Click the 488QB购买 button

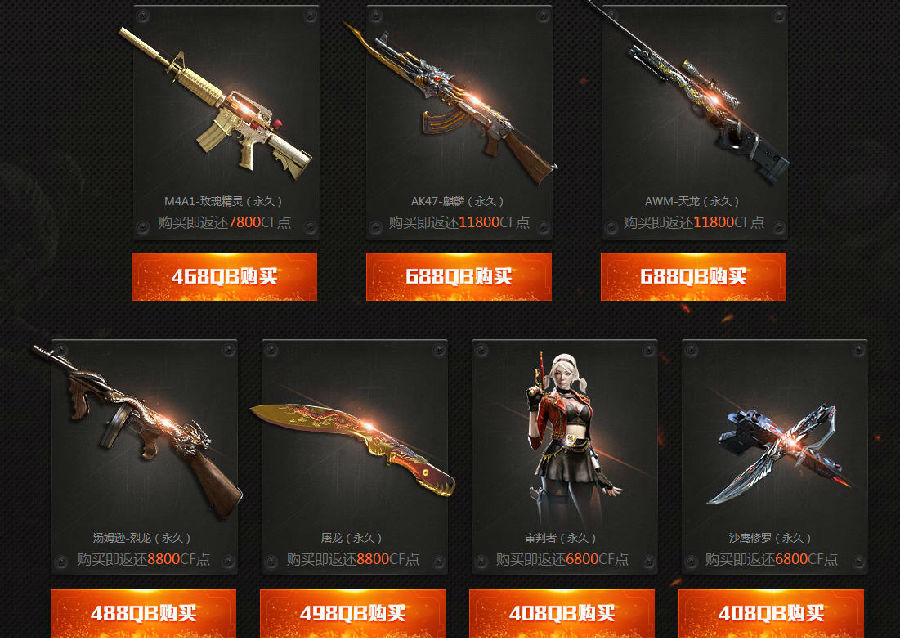pyautogui.click(x=143, y=612)
